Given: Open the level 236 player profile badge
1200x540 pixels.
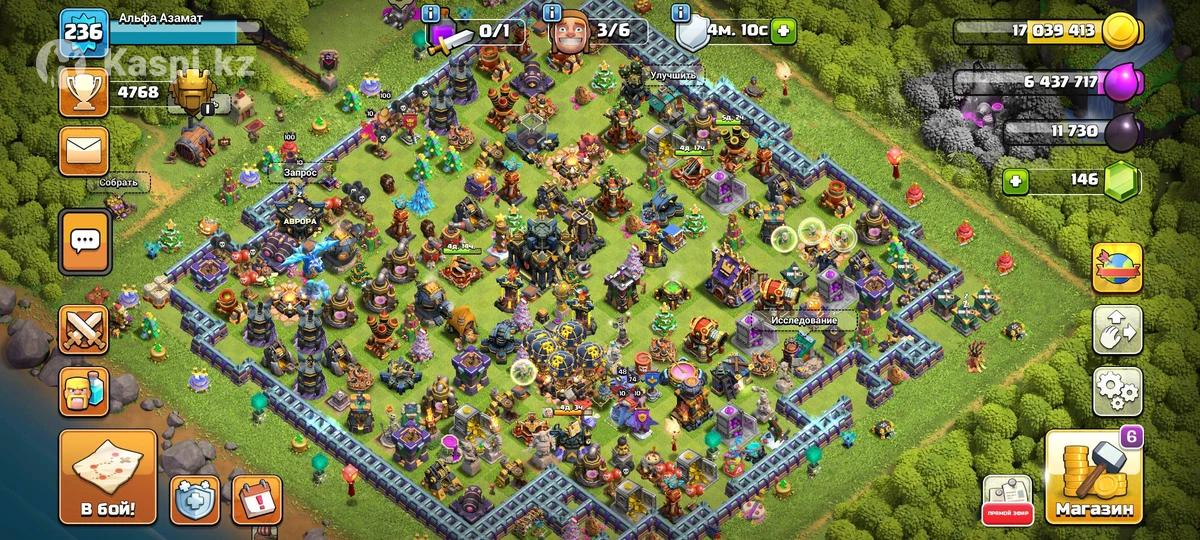Looking at the screenshot, I should (x=83, y=33).
